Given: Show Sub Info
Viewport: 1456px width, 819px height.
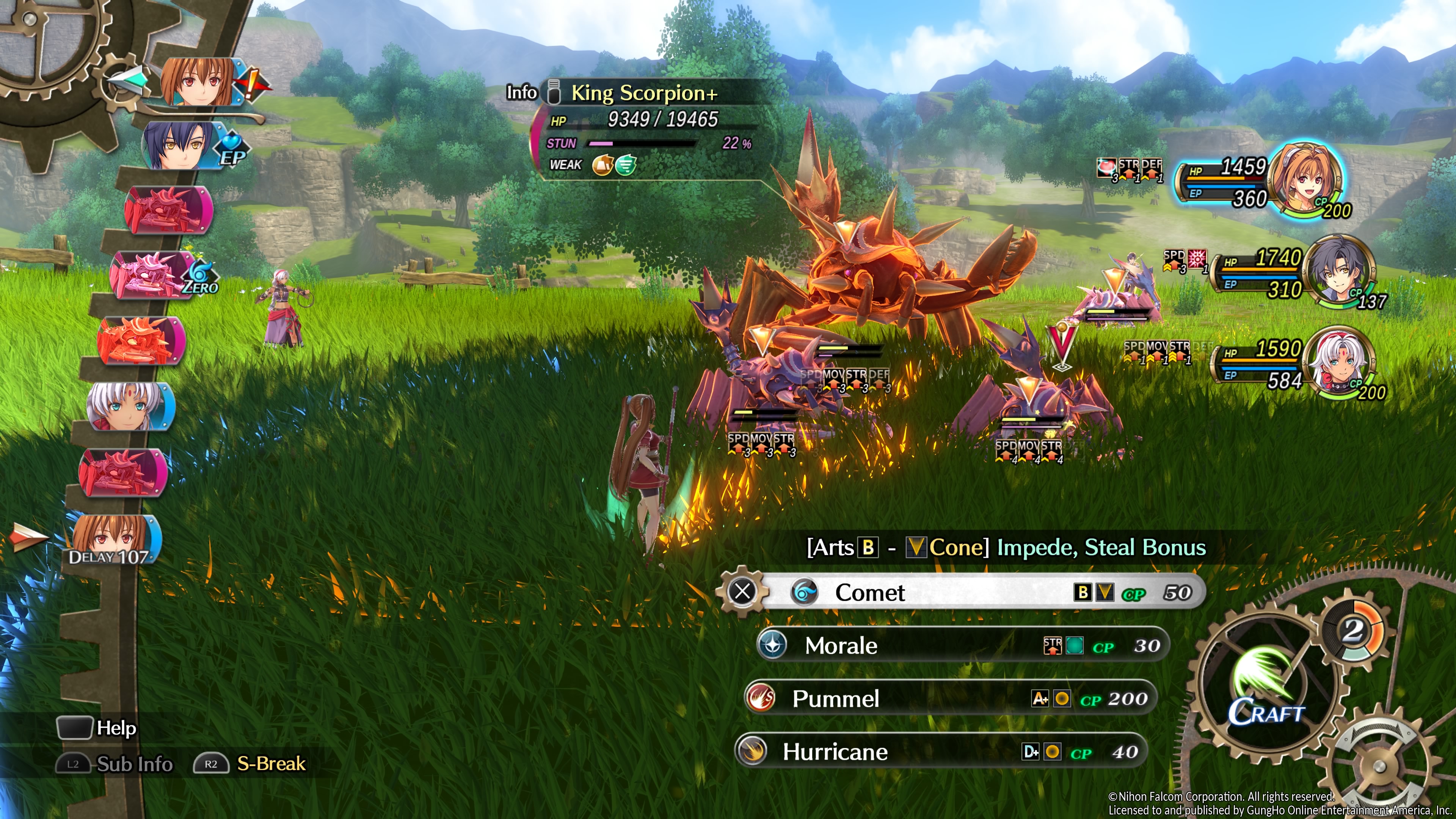Looking at the screenshot, I should [134, 764].
